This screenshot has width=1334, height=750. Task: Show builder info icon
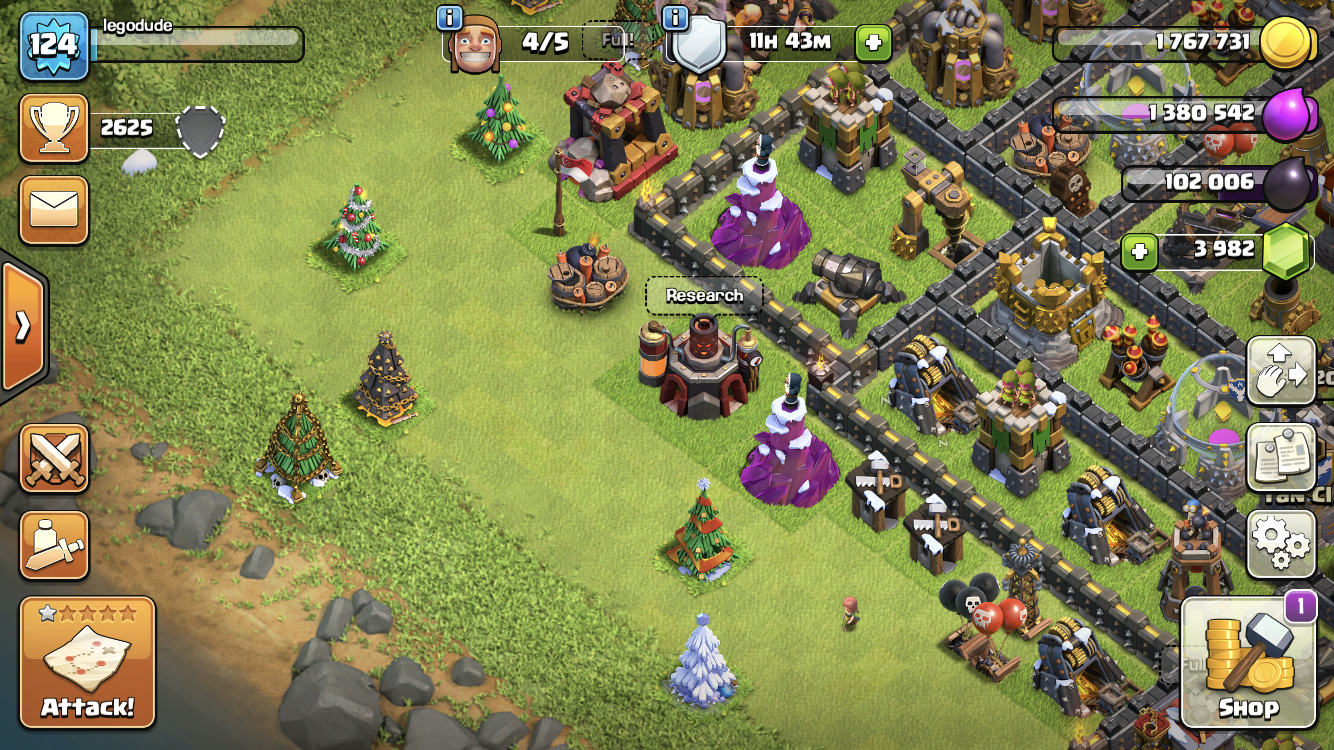[x=451, y=17]
